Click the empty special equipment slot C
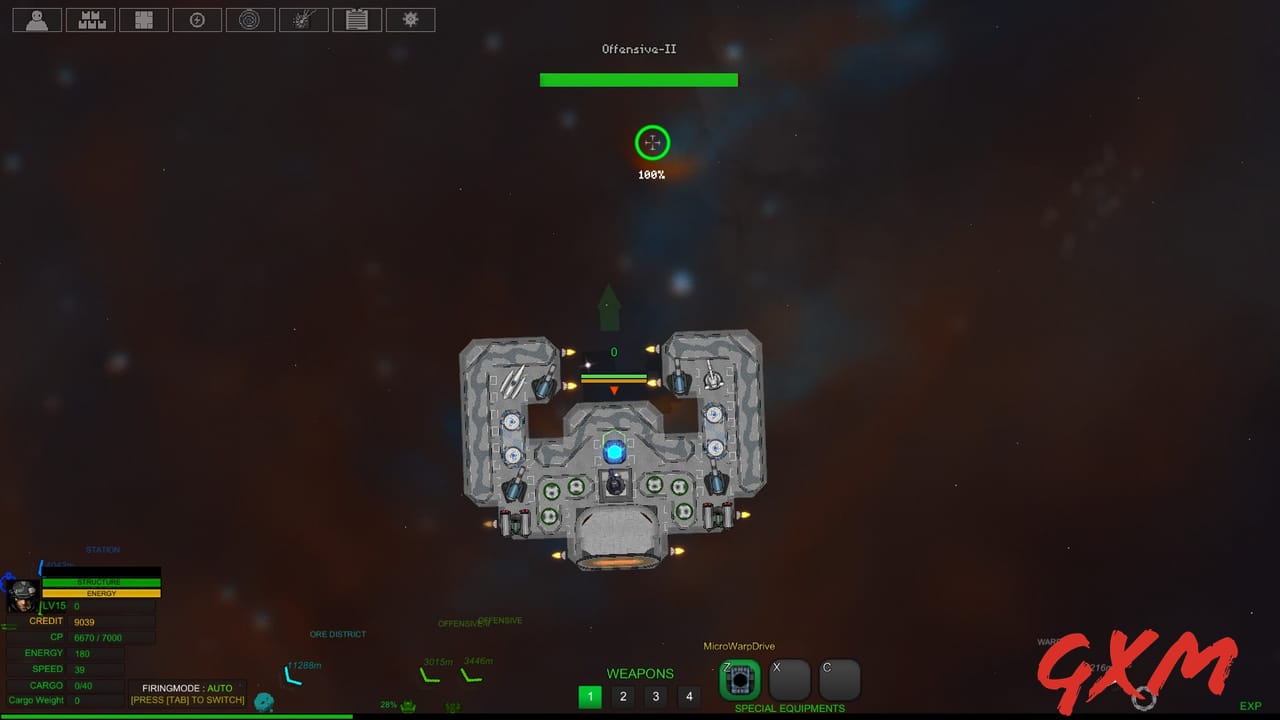1280x720 pixels. tap(839, 680)
